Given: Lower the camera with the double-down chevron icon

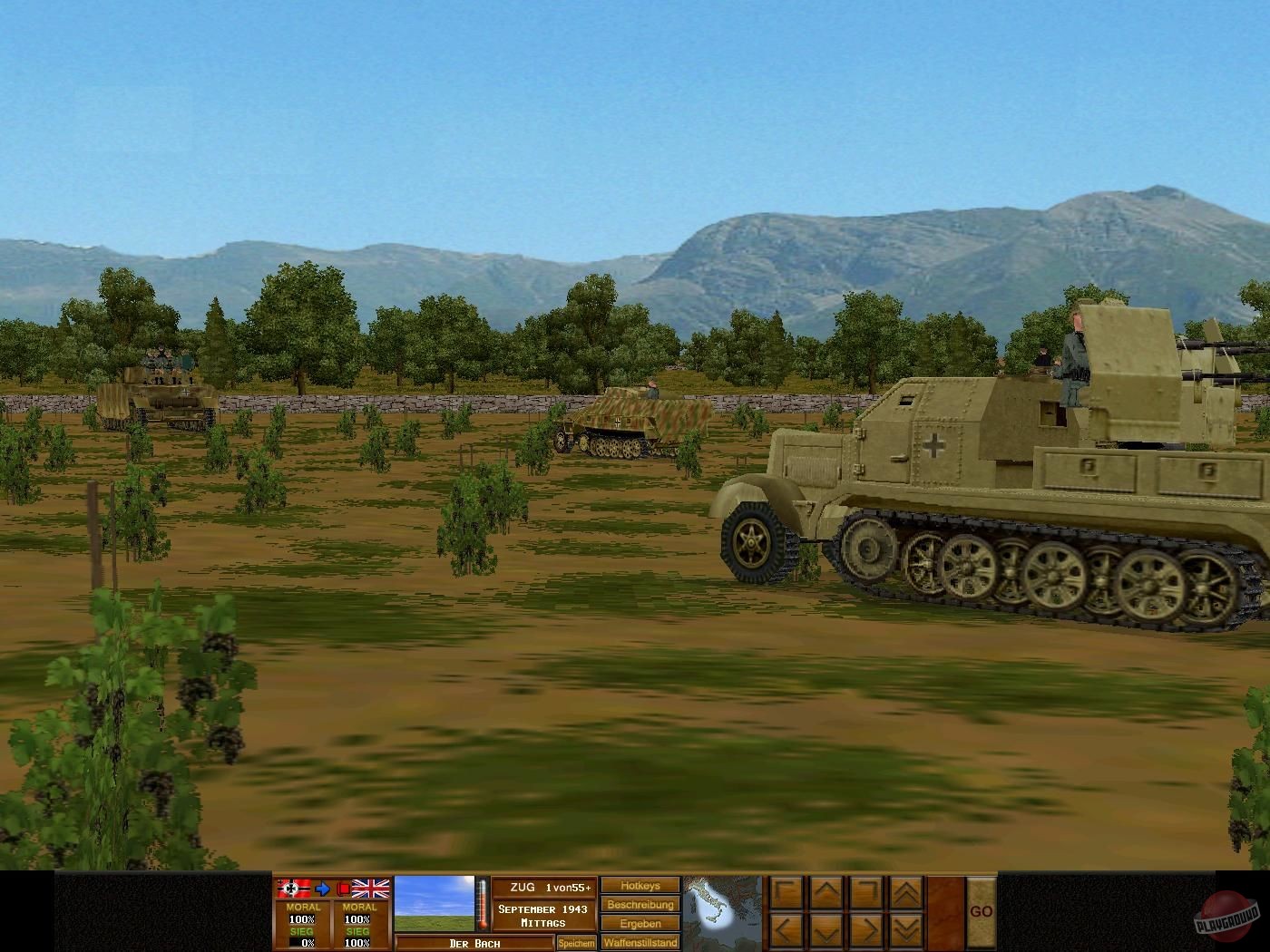Looking at the screenshot, I should [x=905, y=929].
